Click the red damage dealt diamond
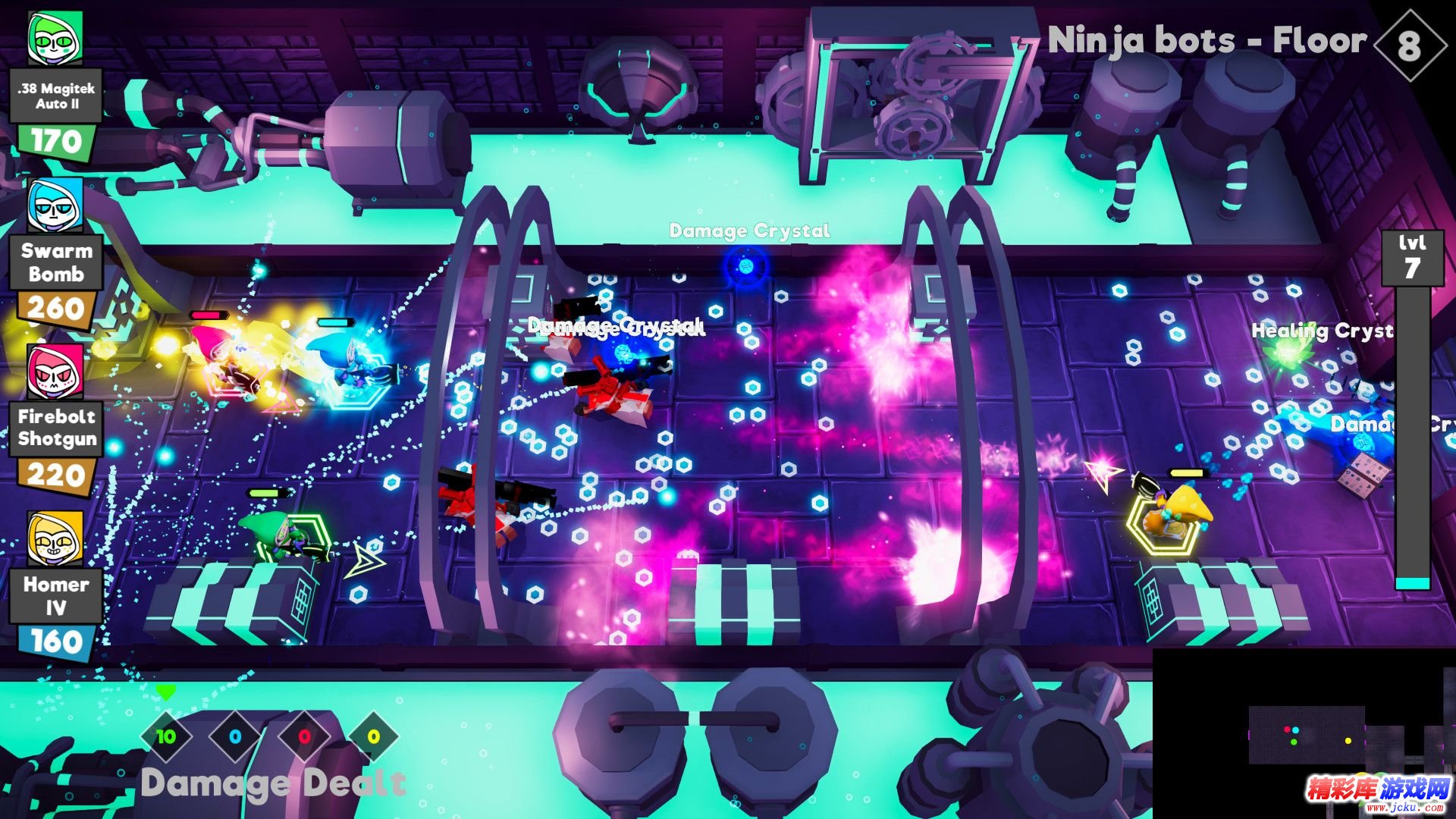The image size is (1456, 819). 304,736
